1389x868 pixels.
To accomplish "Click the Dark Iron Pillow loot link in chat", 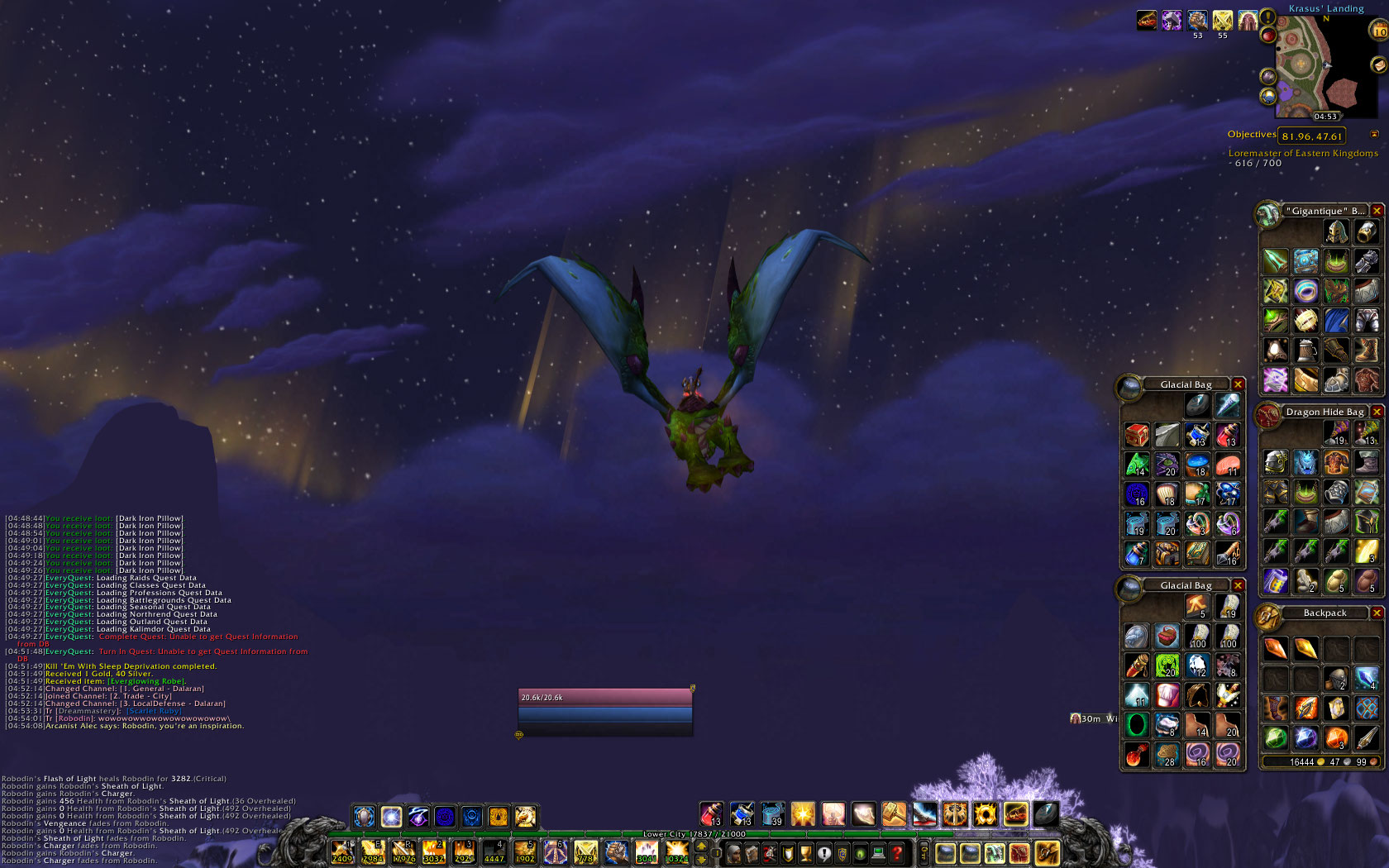I will coord(150,518).
